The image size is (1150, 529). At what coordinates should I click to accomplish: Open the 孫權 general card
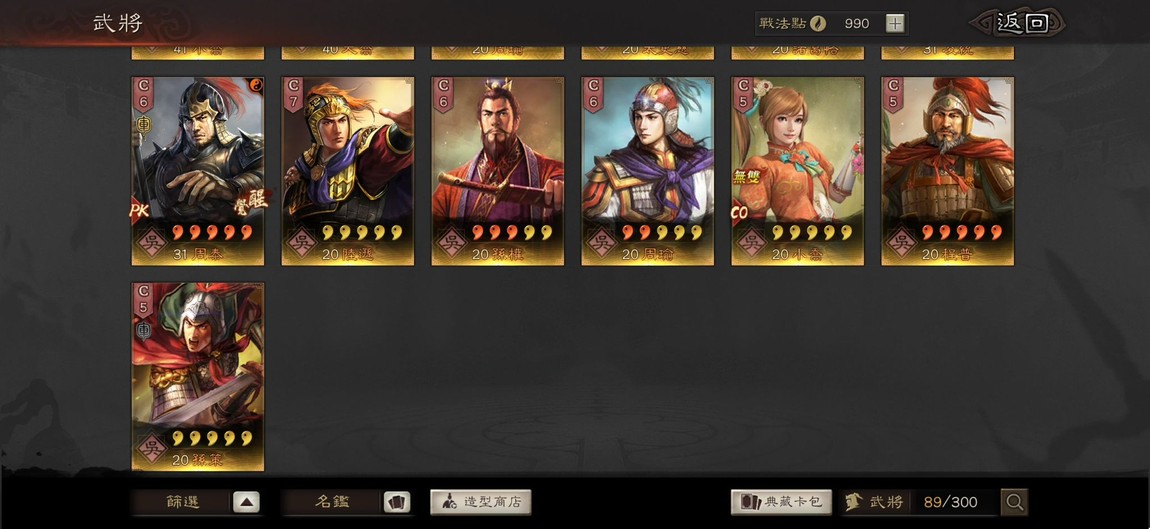[x=498, y=170]
